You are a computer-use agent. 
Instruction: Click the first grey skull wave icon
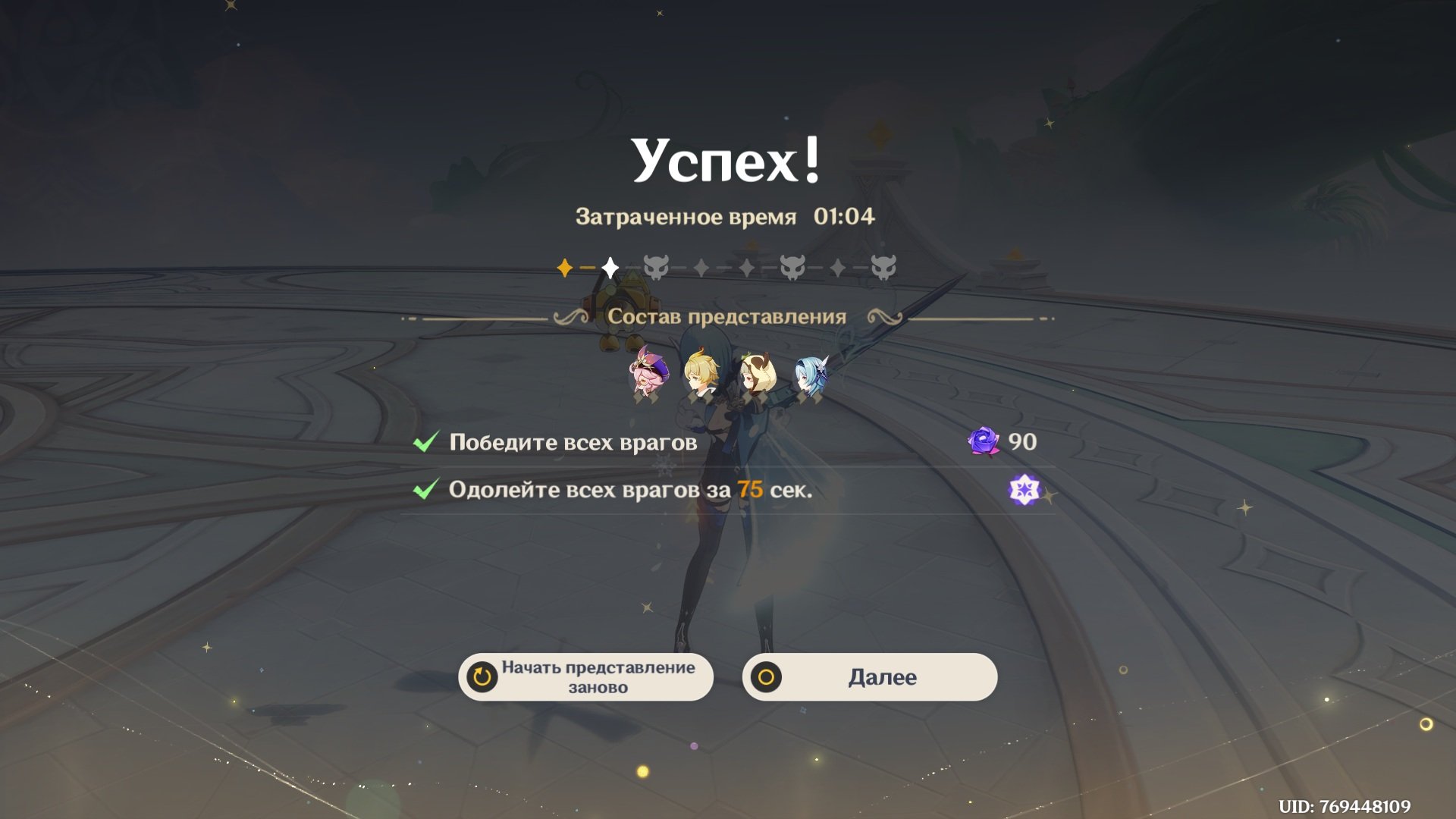656,266
